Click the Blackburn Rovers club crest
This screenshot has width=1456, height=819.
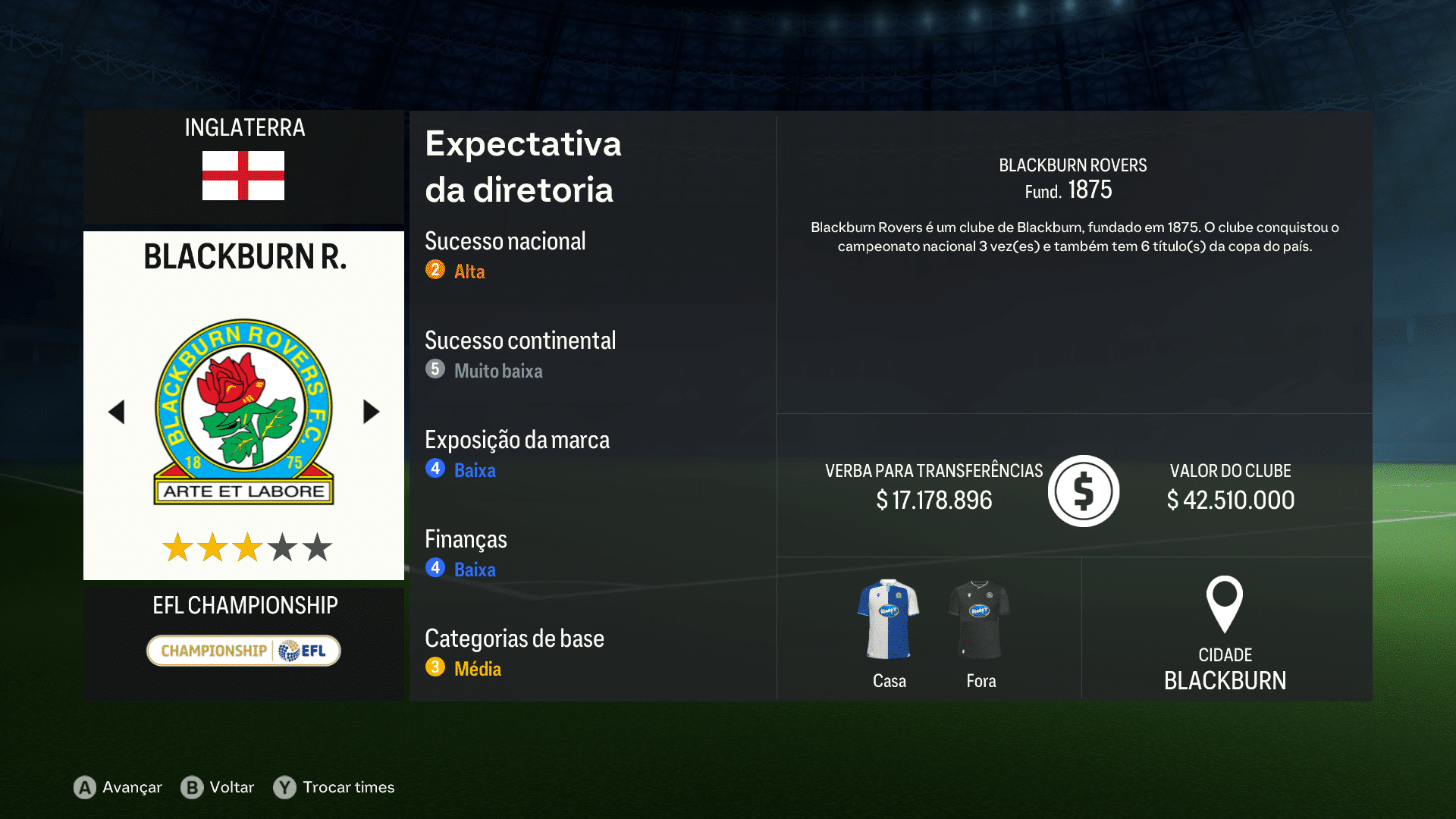click(243, 409)
